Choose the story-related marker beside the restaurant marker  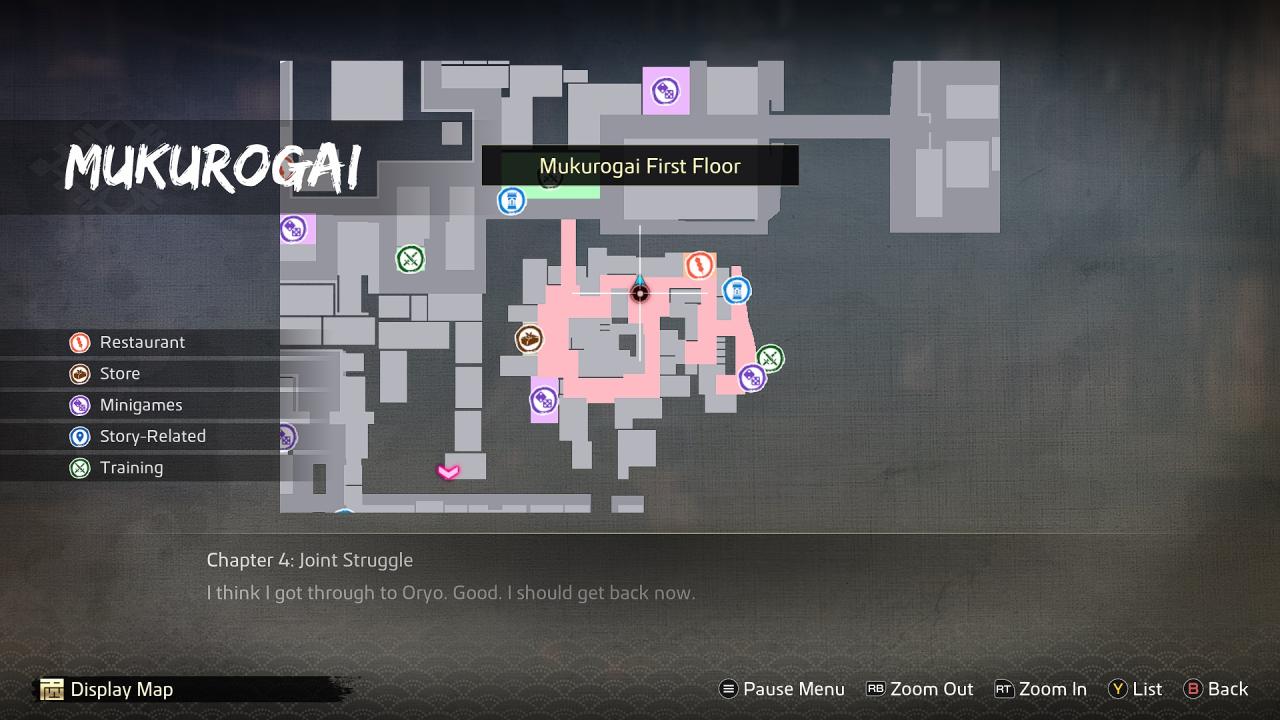coord(737,291)
